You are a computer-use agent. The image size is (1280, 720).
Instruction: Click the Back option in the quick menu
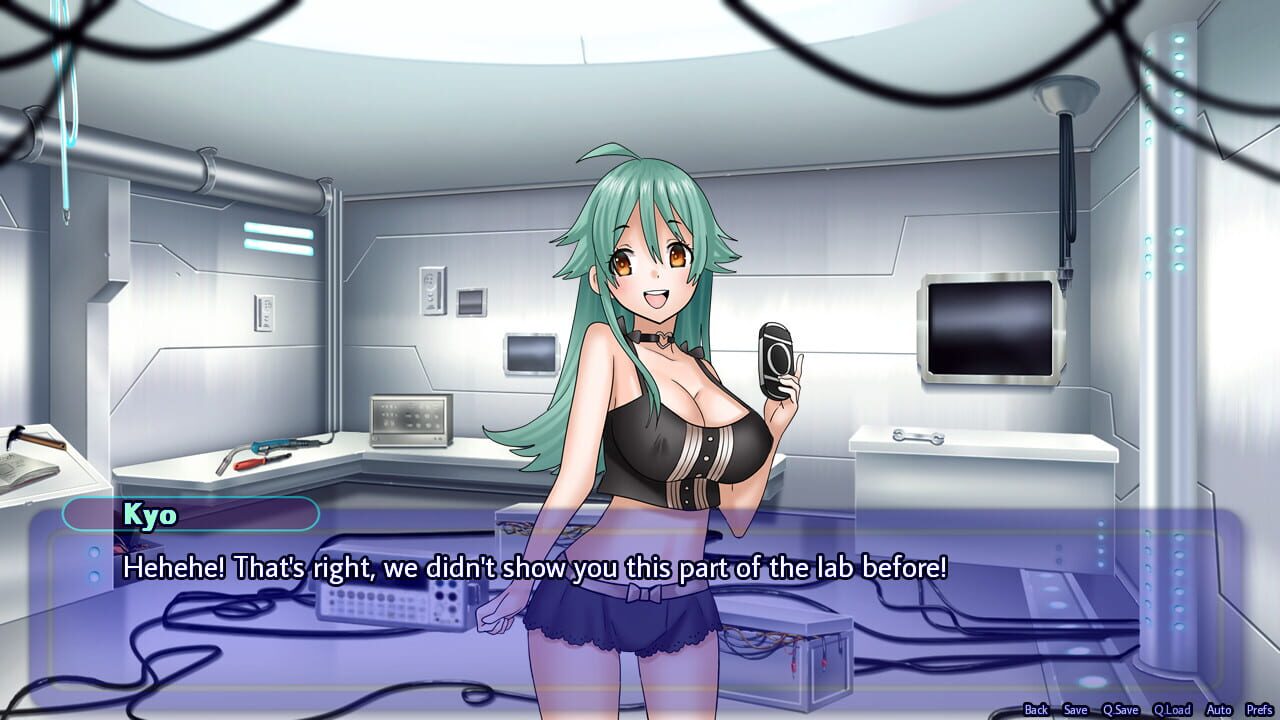point(1036,709)
